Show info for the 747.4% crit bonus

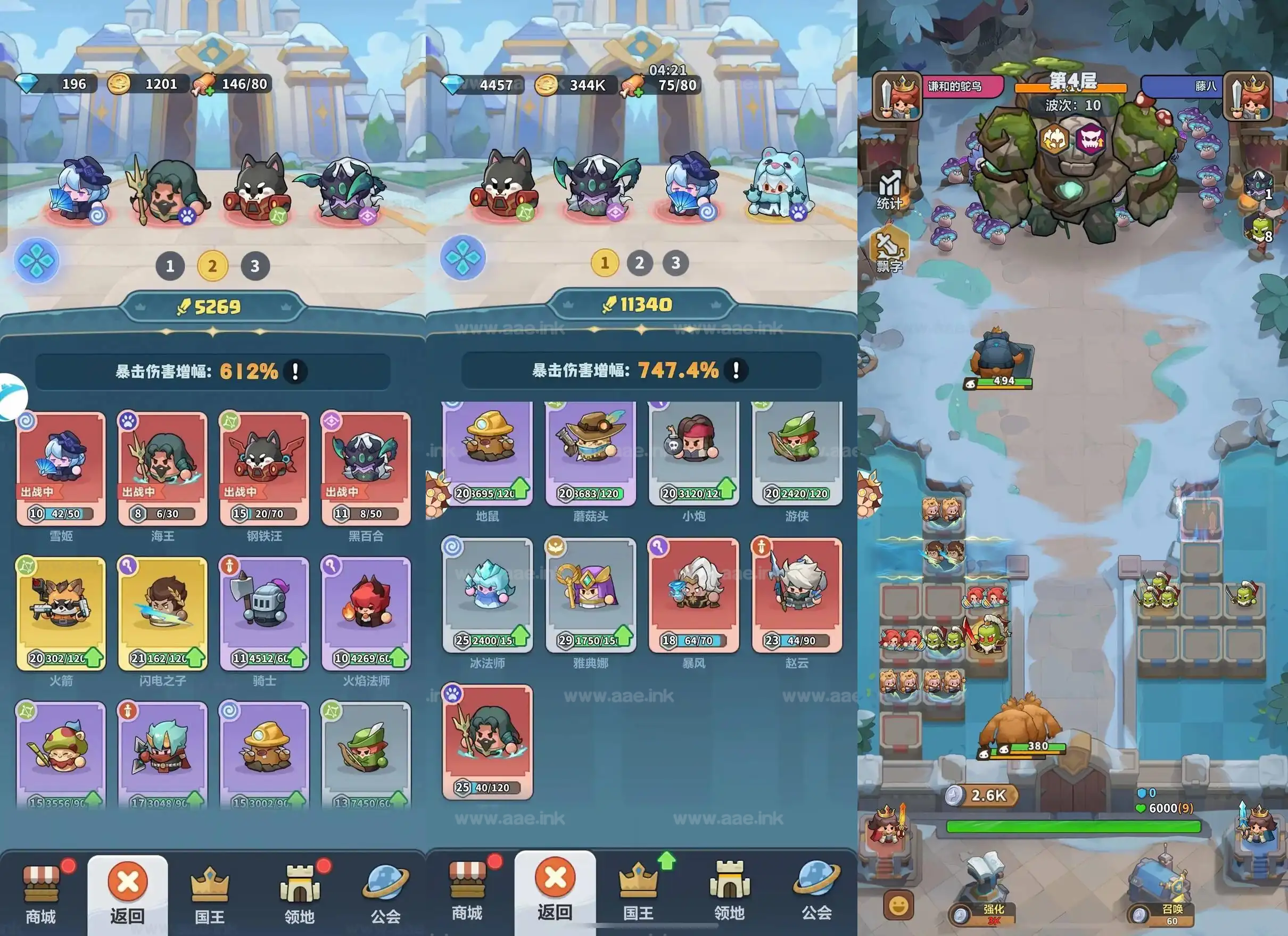[736, 370]
